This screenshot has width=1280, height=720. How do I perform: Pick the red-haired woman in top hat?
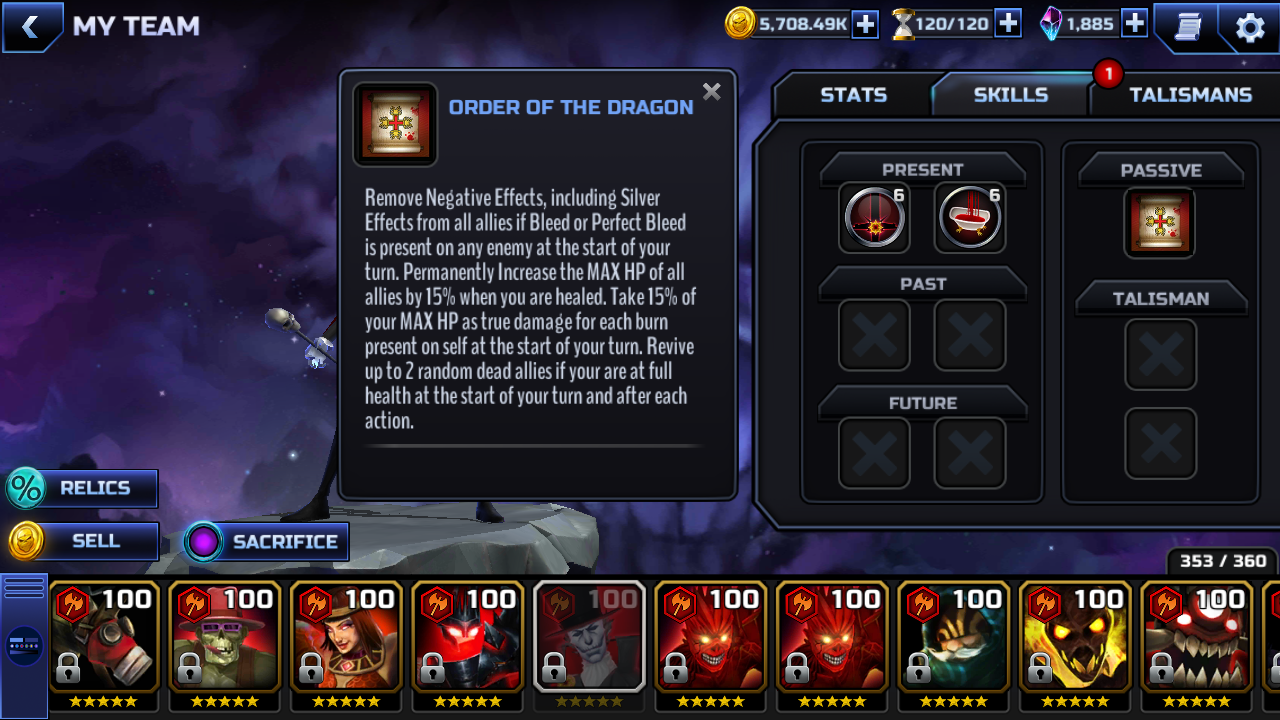(x=347, y=640)
